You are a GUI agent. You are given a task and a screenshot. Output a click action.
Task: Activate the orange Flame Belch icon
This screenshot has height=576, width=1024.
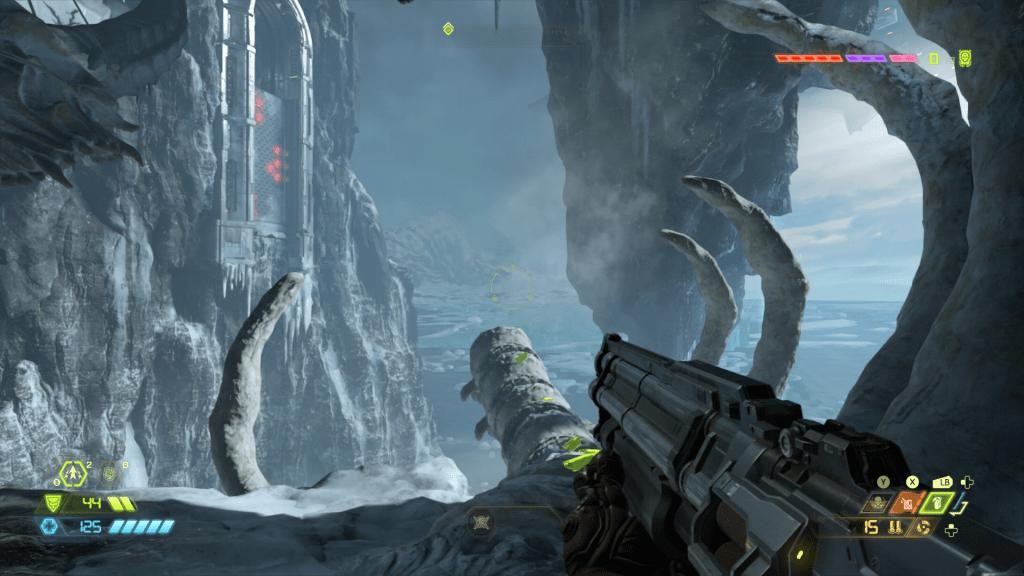point(909,503)
